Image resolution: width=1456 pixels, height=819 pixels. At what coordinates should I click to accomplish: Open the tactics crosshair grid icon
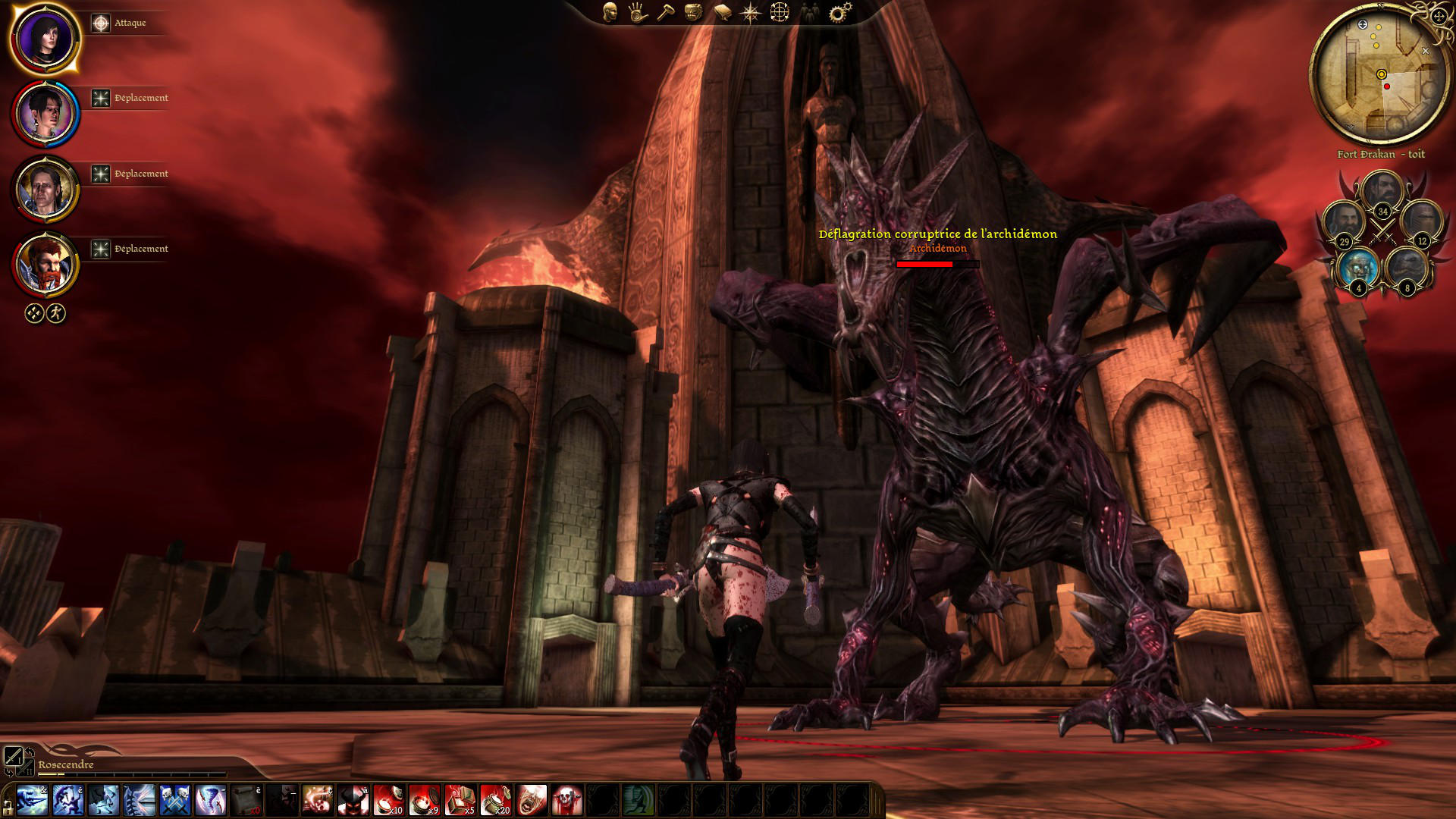(x=780, y=12)
